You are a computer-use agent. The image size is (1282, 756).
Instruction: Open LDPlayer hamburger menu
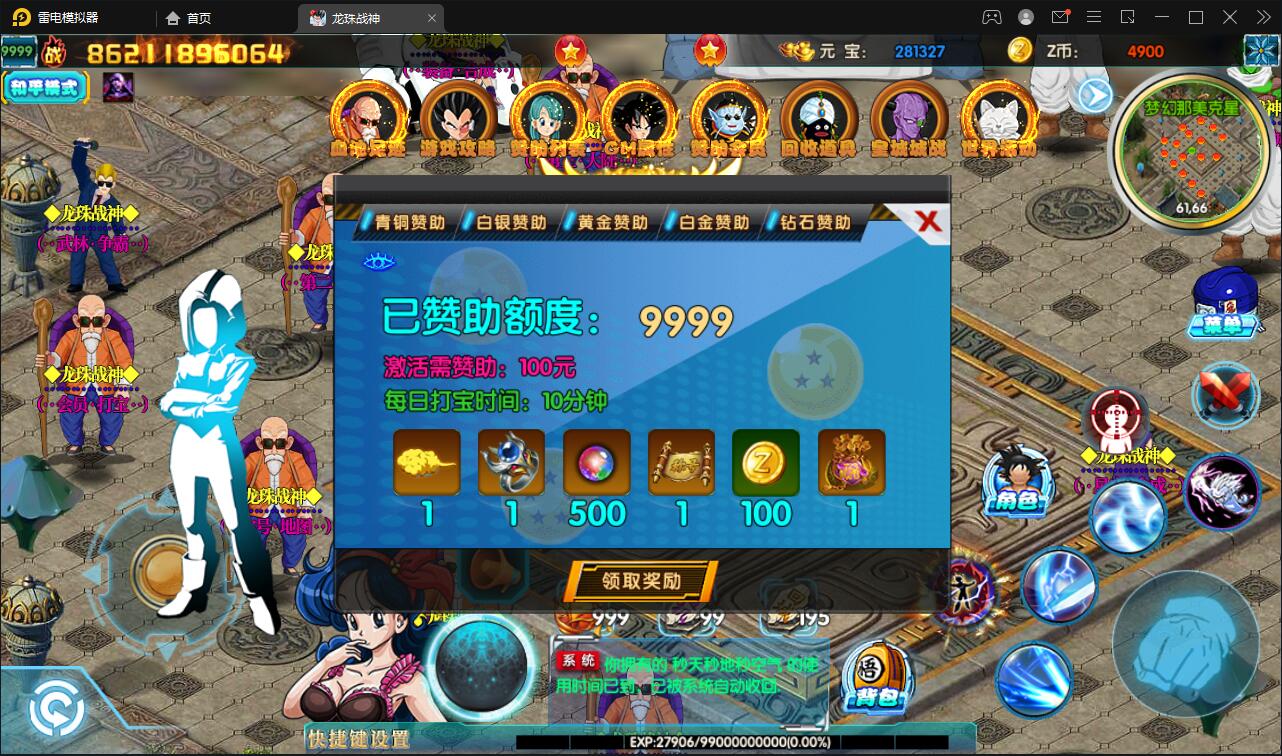click(1094, 17)
